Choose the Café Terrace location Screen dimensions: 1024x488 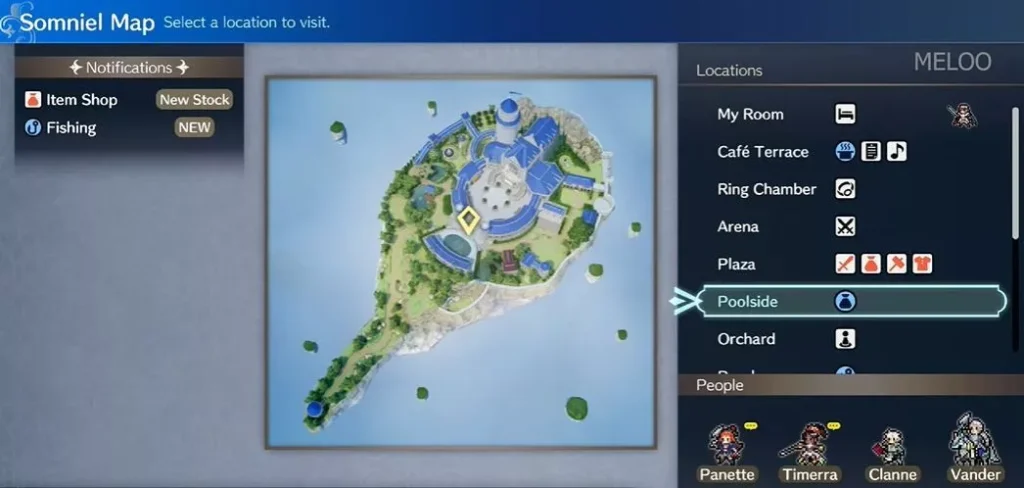point(762,152)
